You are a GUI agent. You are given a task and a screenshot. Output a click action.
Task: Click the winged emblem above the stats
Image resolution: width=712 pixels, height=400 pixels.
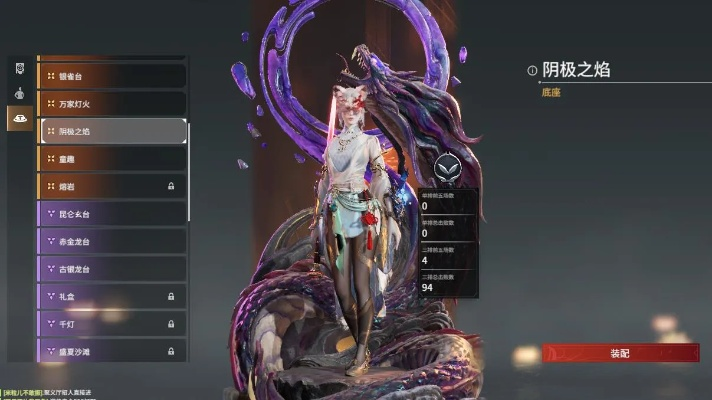447,167
